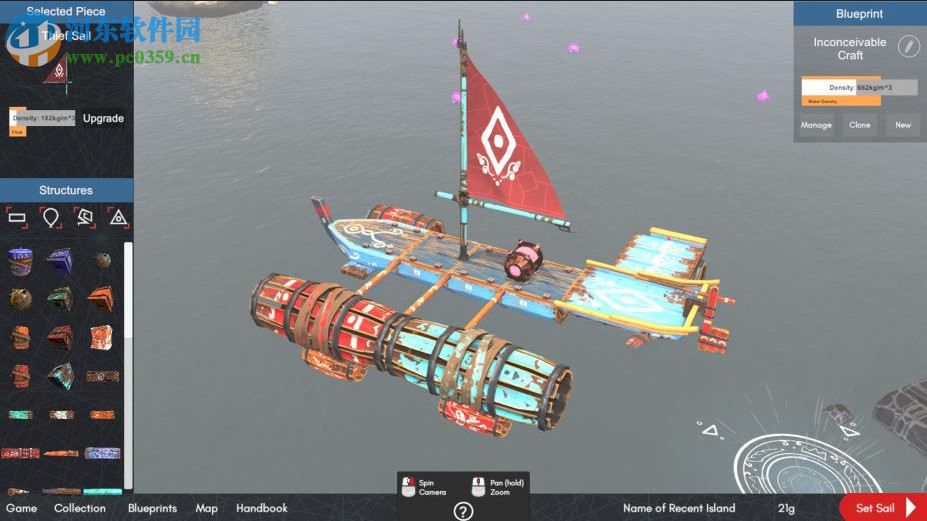Choose the balloon-shaped structures category
This screenshot has width=927, height=521.
(50, 217)
